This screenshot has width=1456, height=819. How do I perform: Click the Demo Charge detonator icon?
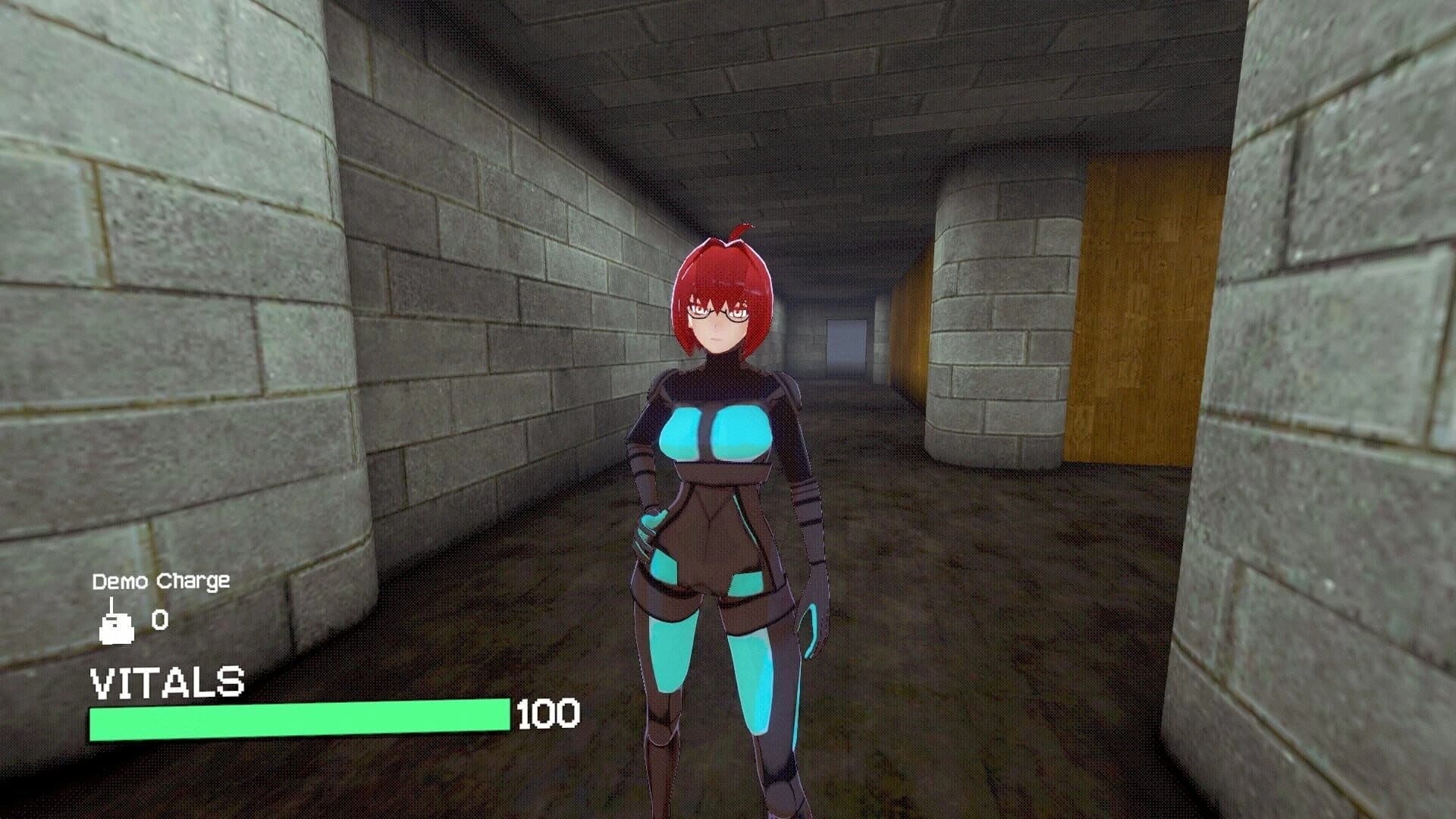coord(118,622)
